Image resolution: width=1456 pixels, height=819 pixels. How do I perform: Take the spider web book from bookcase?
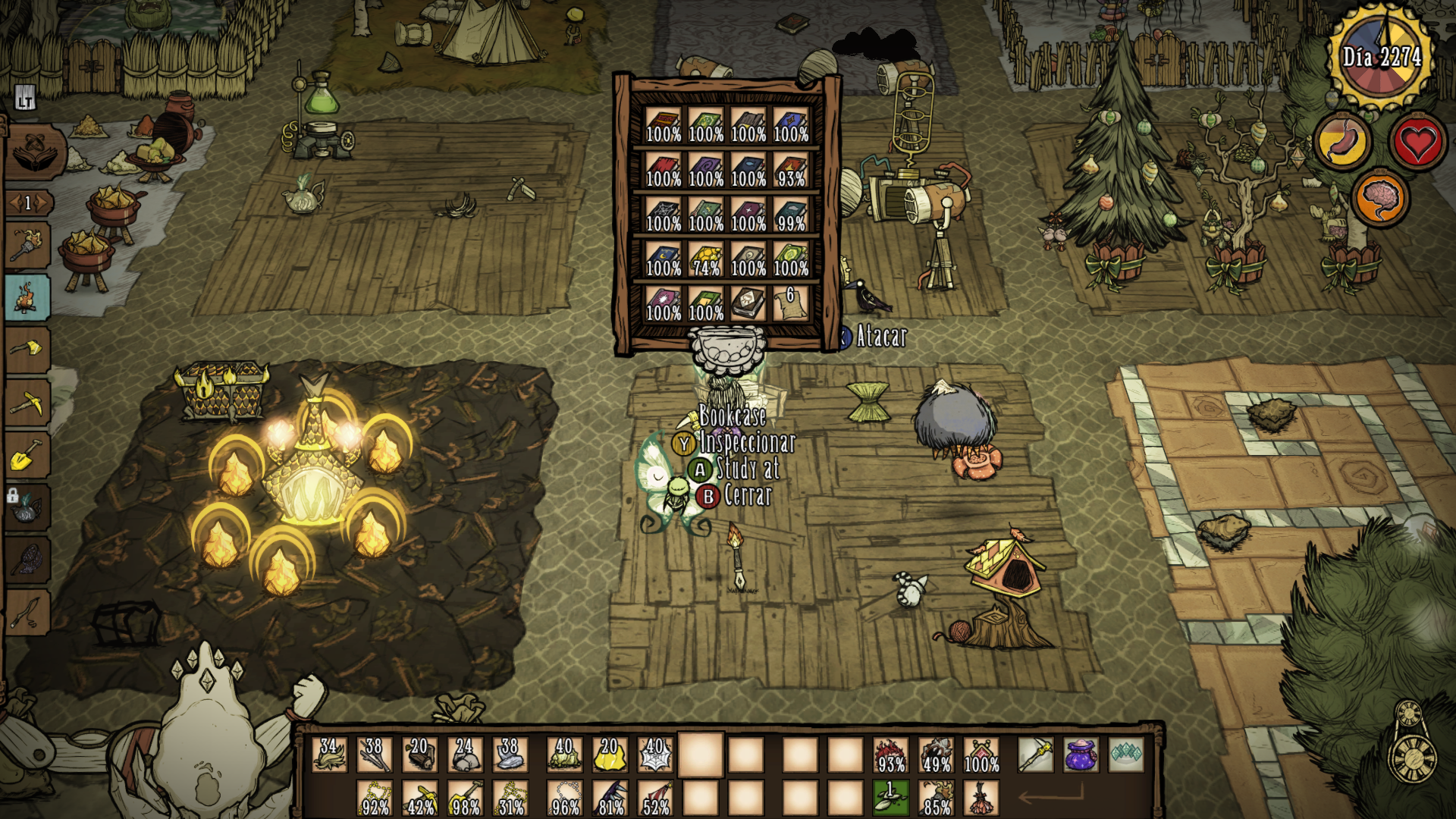663,215
